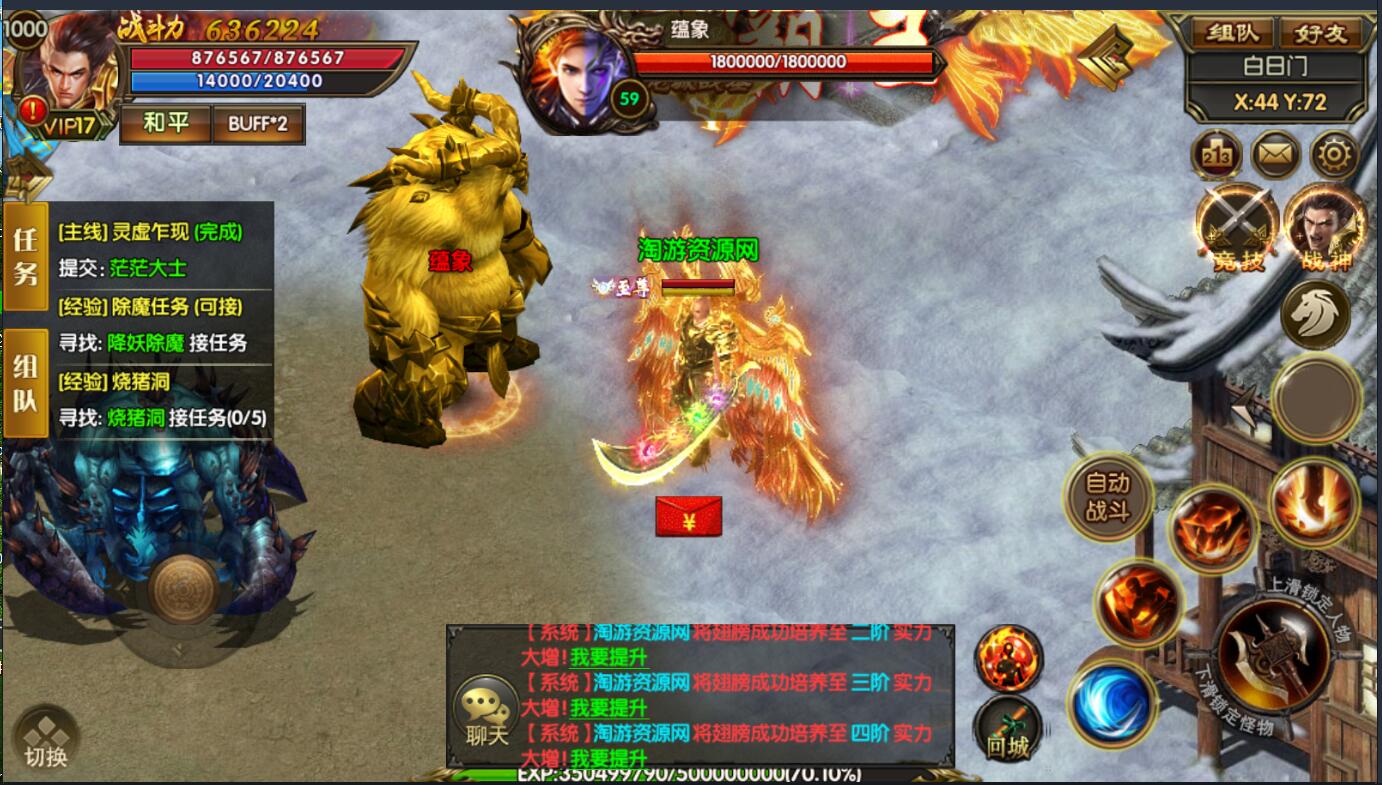Toggle 自动战斗 auto battle
Image resolution: width=1382 pixels, height=785 pixels.
[1107, 497]
